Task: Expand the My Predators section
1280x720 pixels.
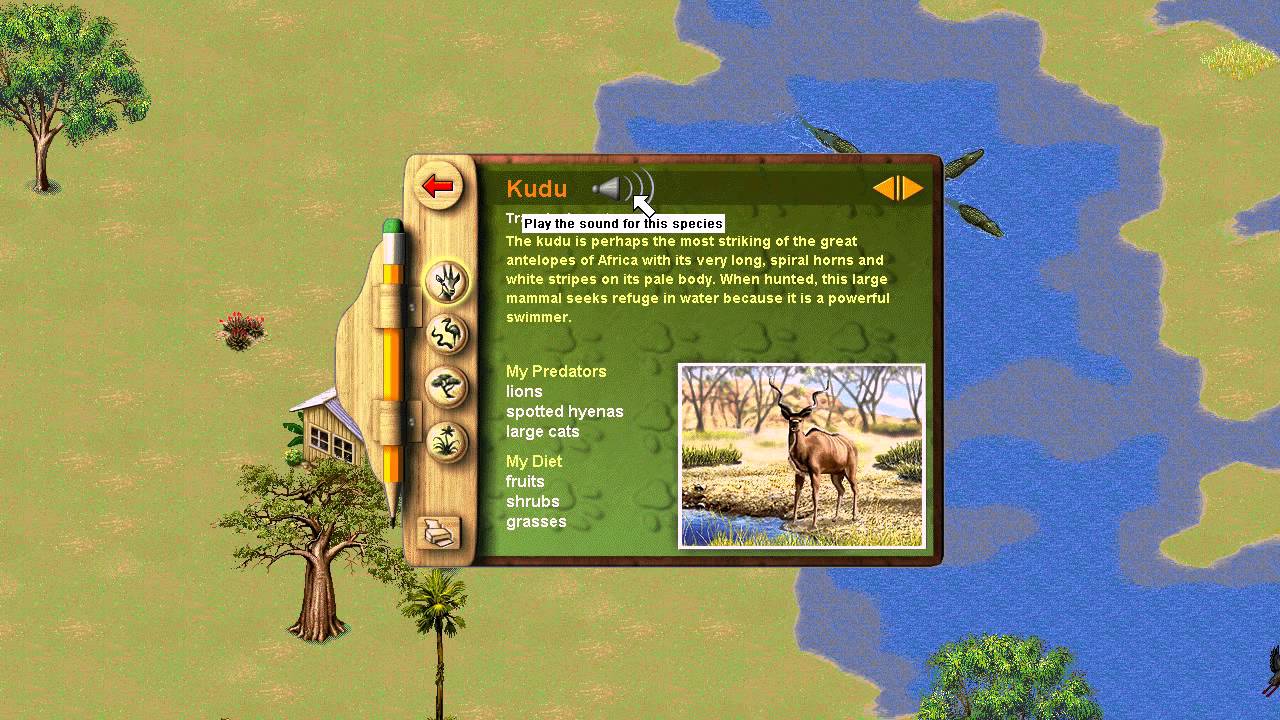Action: tap(556, 371)
